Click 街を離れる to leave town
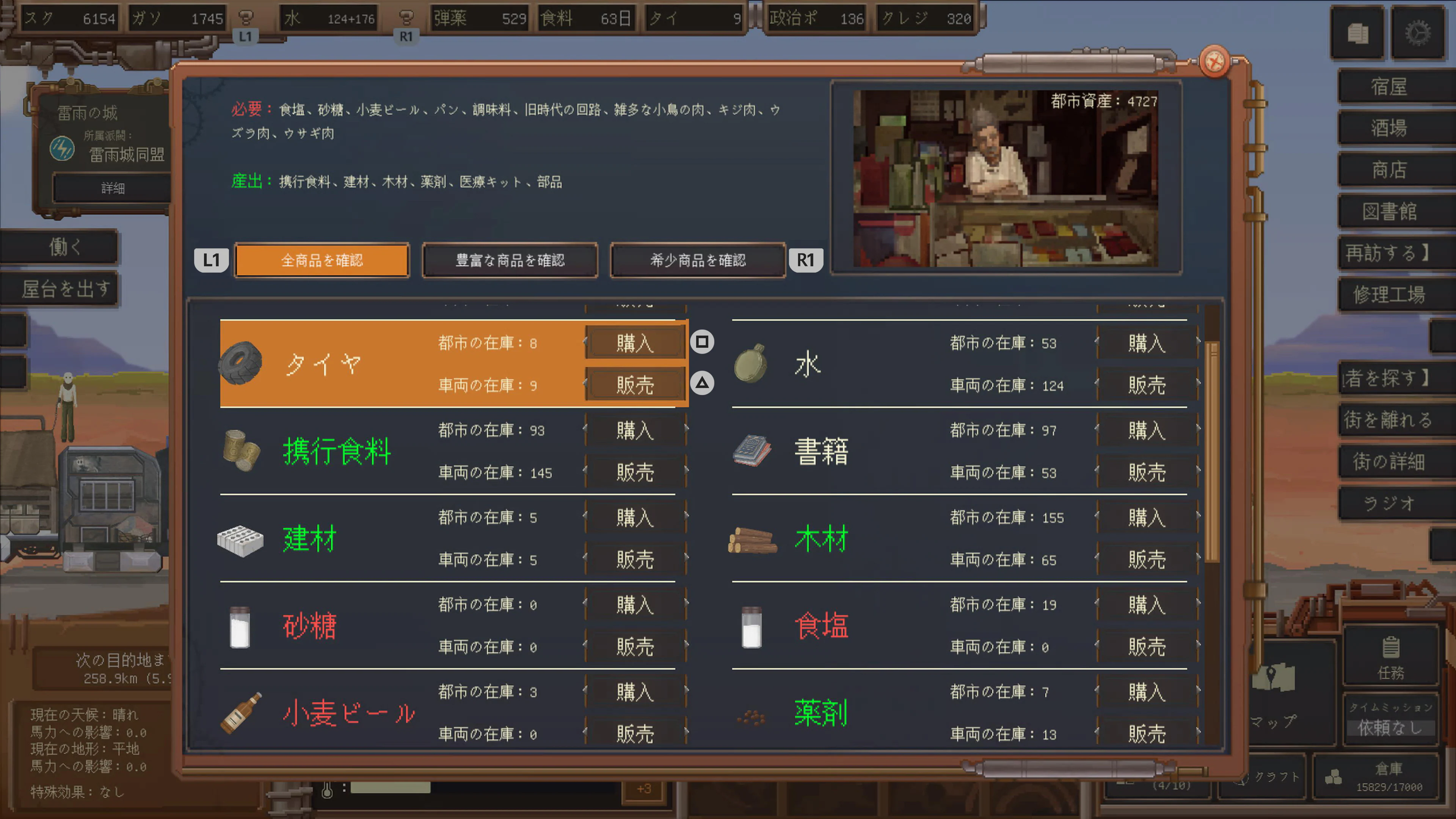Screen dimensions: 1456x819 1393,421
